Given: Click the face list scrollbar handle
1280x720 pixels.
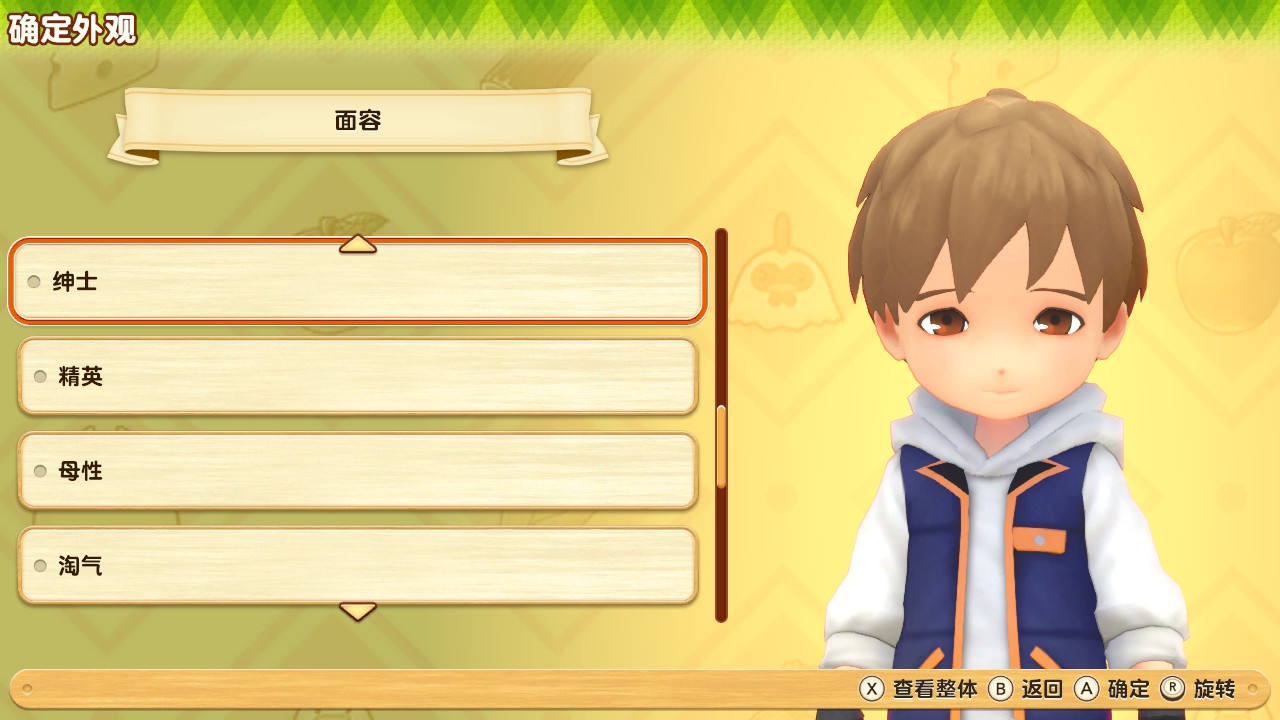Looking at the screenshot, I should pyautogui.click(x=721, y=446).
